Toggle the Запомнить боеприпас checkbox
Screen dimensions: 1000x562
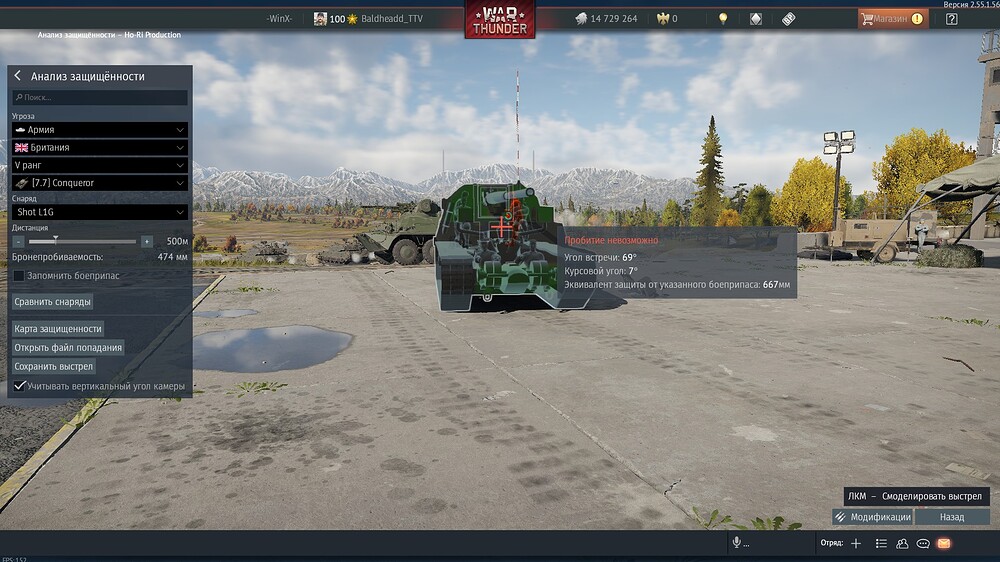coord(19,276)
